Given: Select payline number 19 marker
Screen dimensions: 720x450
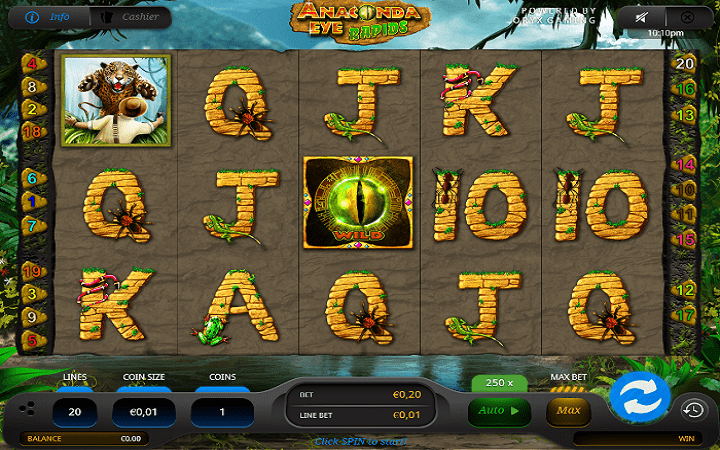Looking at the screenshot, I should click(x=31, y=271).
